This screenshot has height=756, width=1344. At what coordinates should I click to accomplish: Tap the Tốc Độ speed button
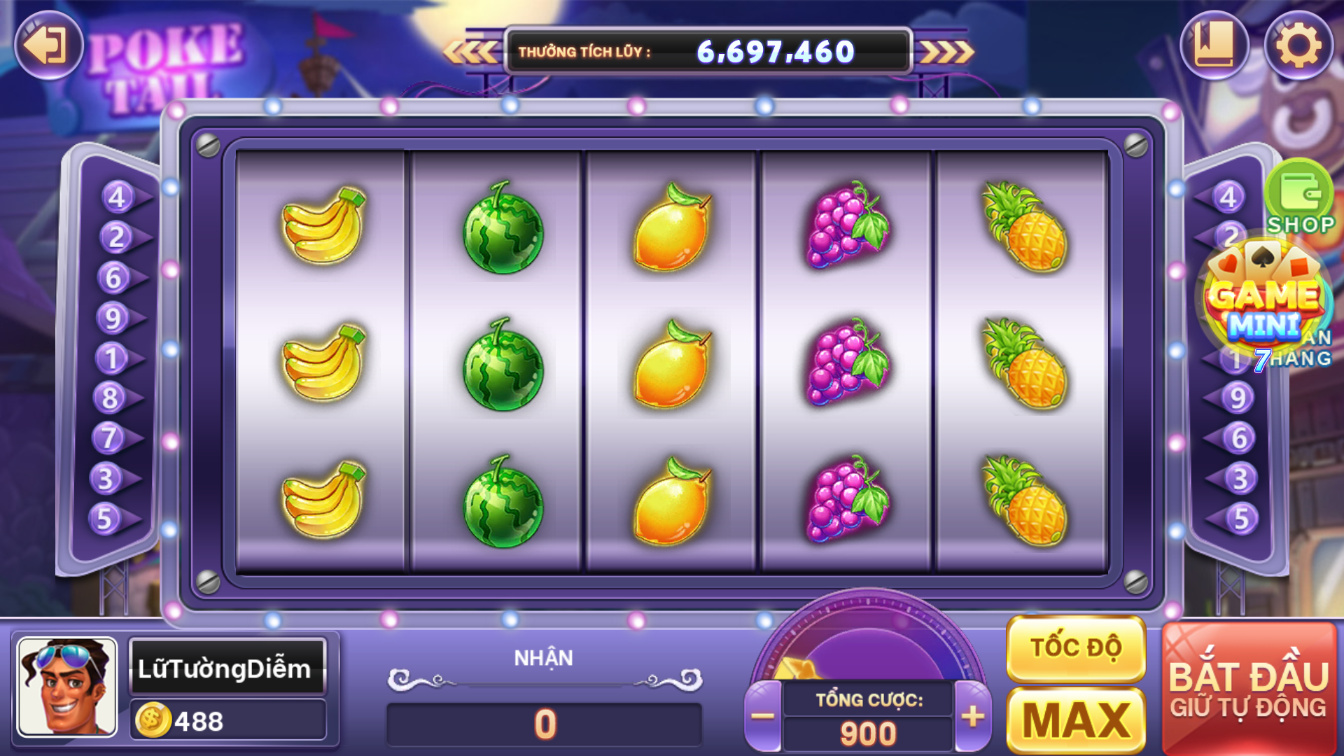click(1075, 648)
